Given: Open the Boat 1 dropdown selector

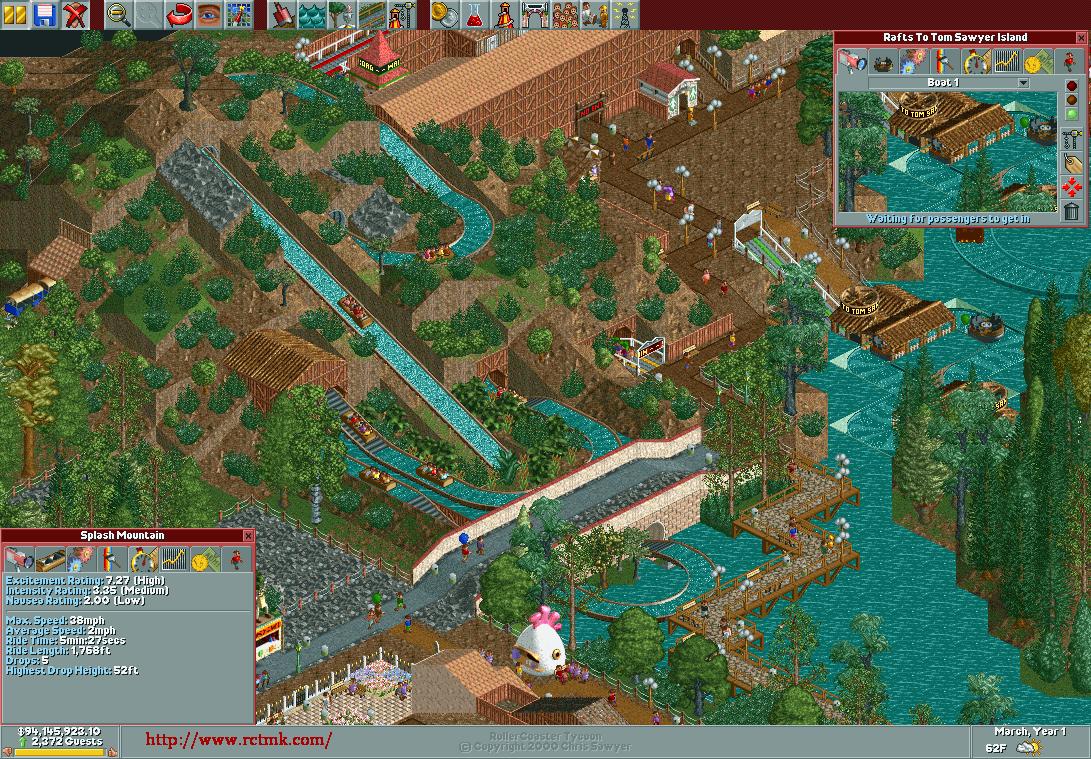Looking at the screenshot, I should coord(1023,83).
